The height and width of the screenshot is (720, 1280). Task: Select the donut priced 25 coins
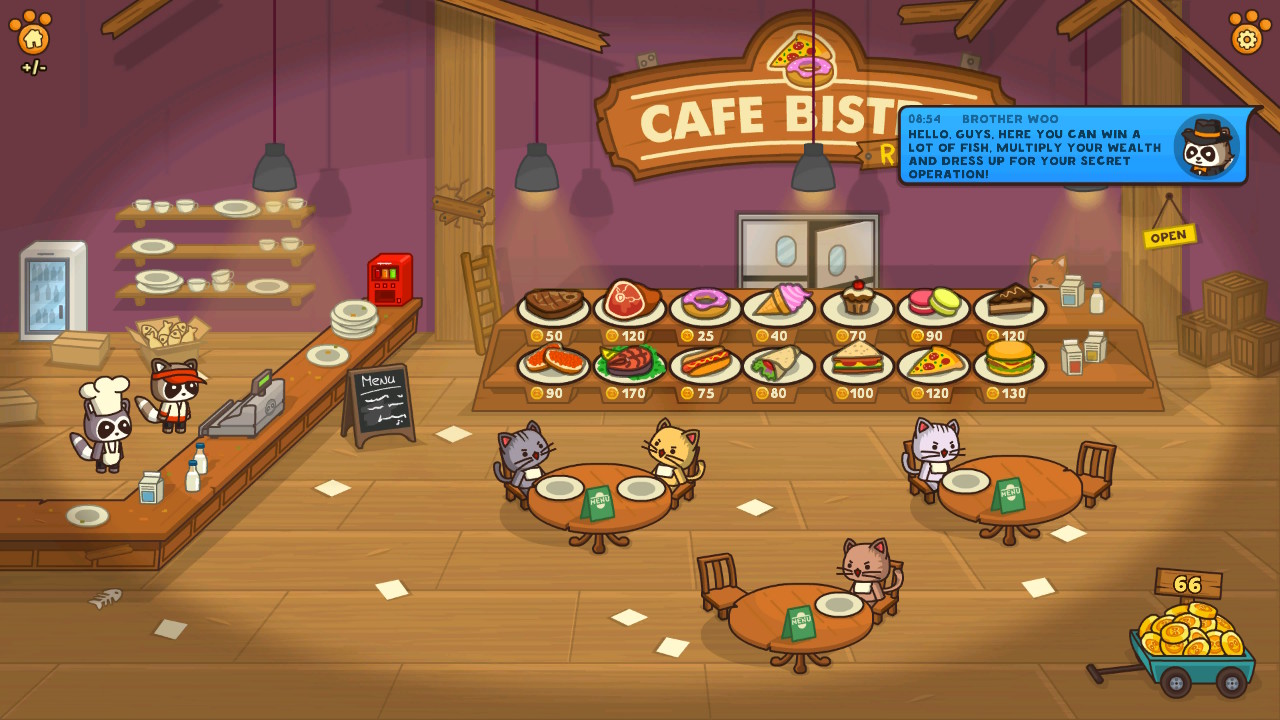[703, 302]
